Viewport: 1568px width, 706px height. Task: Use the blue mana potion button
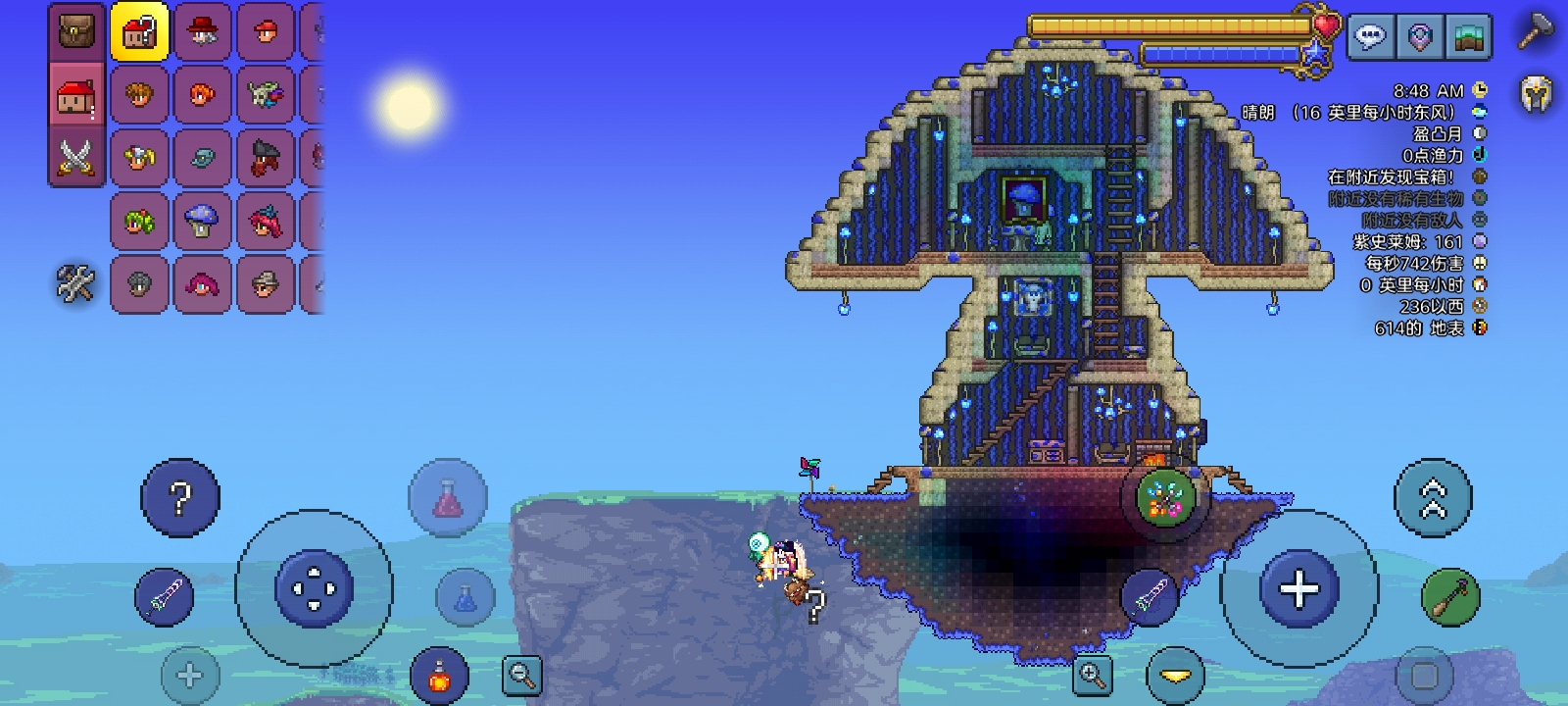(465, 596)
